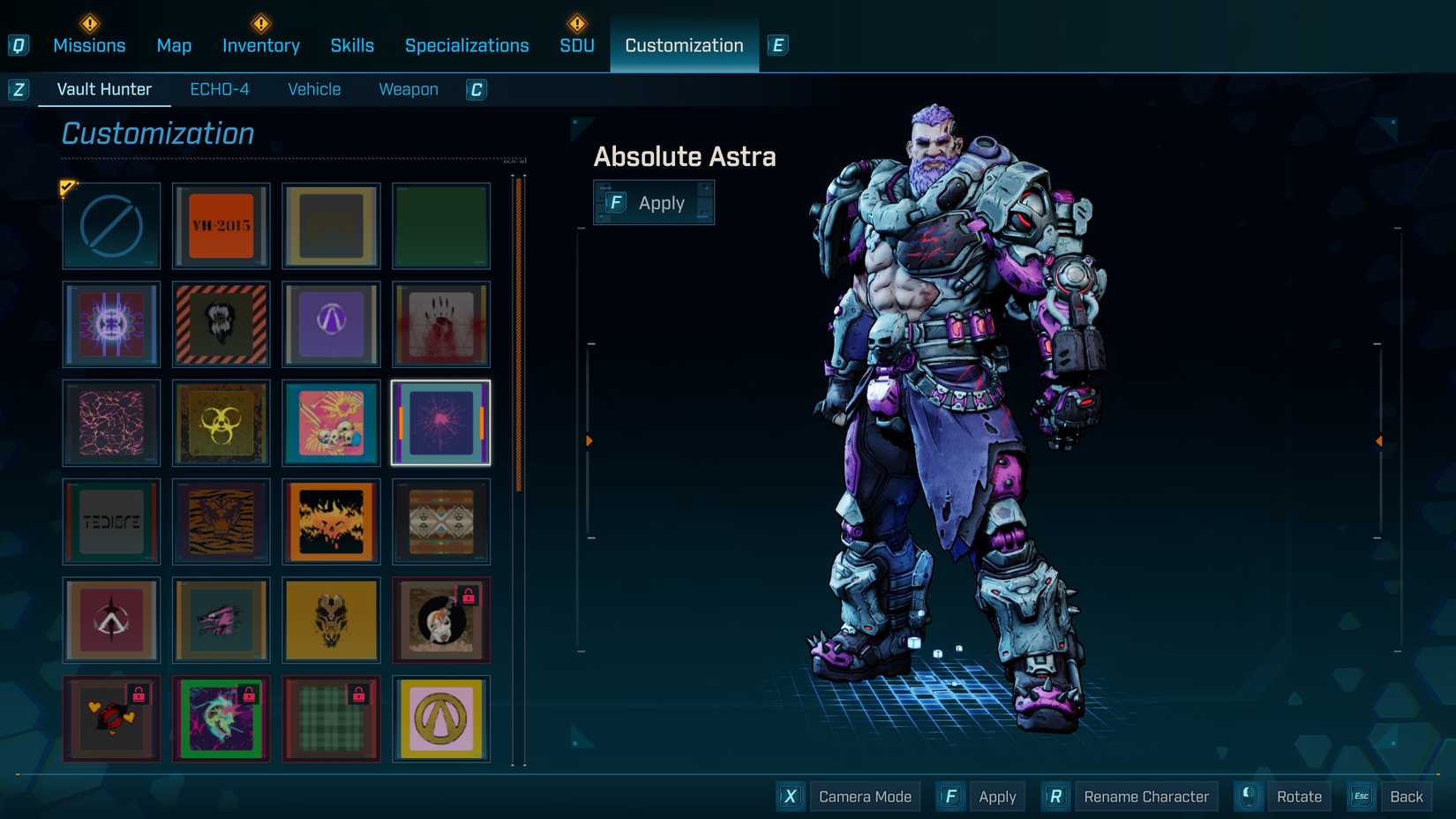Select the bloody handprint skin

coord(441,325)
